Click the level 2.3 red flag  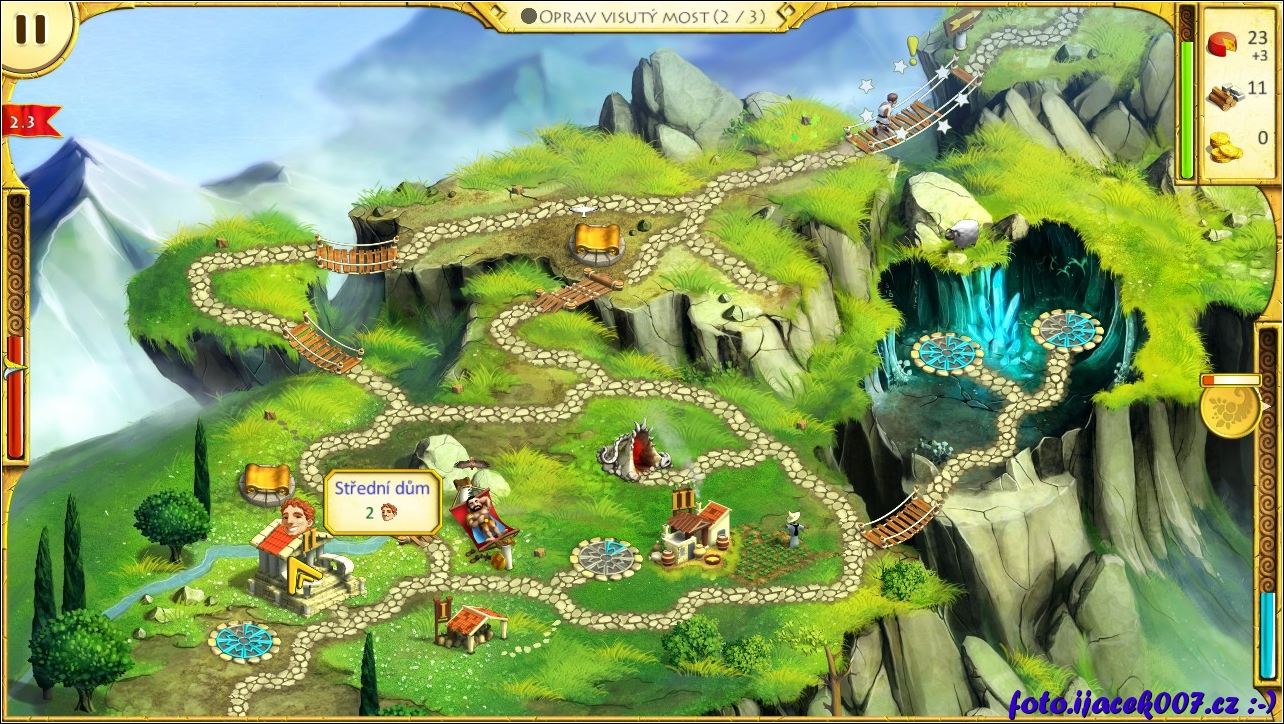click(x=29, y=122)
